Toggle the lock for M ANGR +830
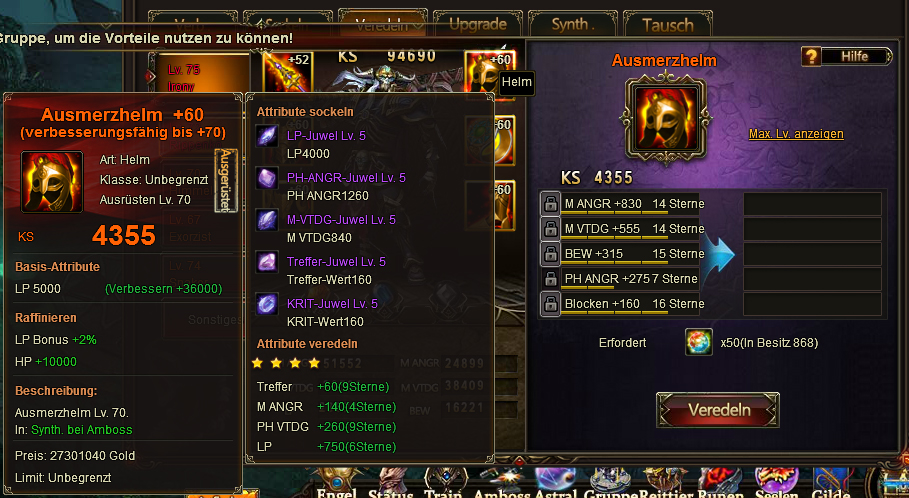This screenshot has width=909, height=498. (x=550, y=204)
